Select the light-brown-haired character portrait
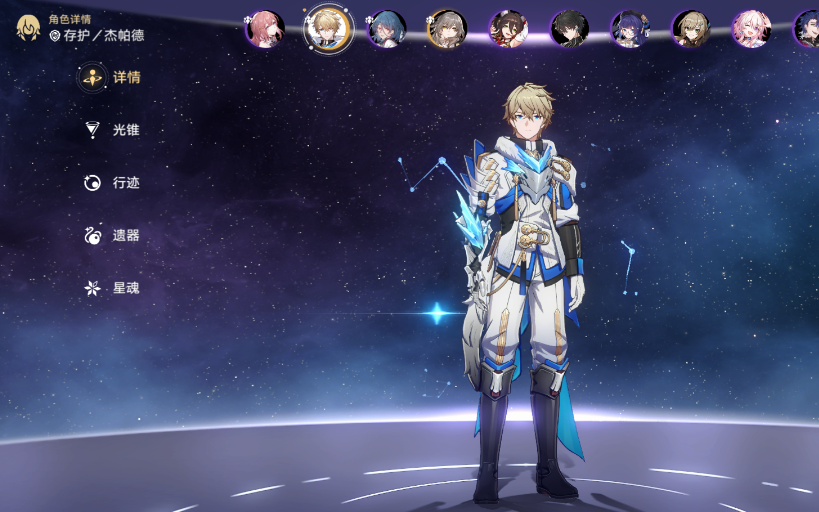The image size is (819, 512). (x=691, y=29)
